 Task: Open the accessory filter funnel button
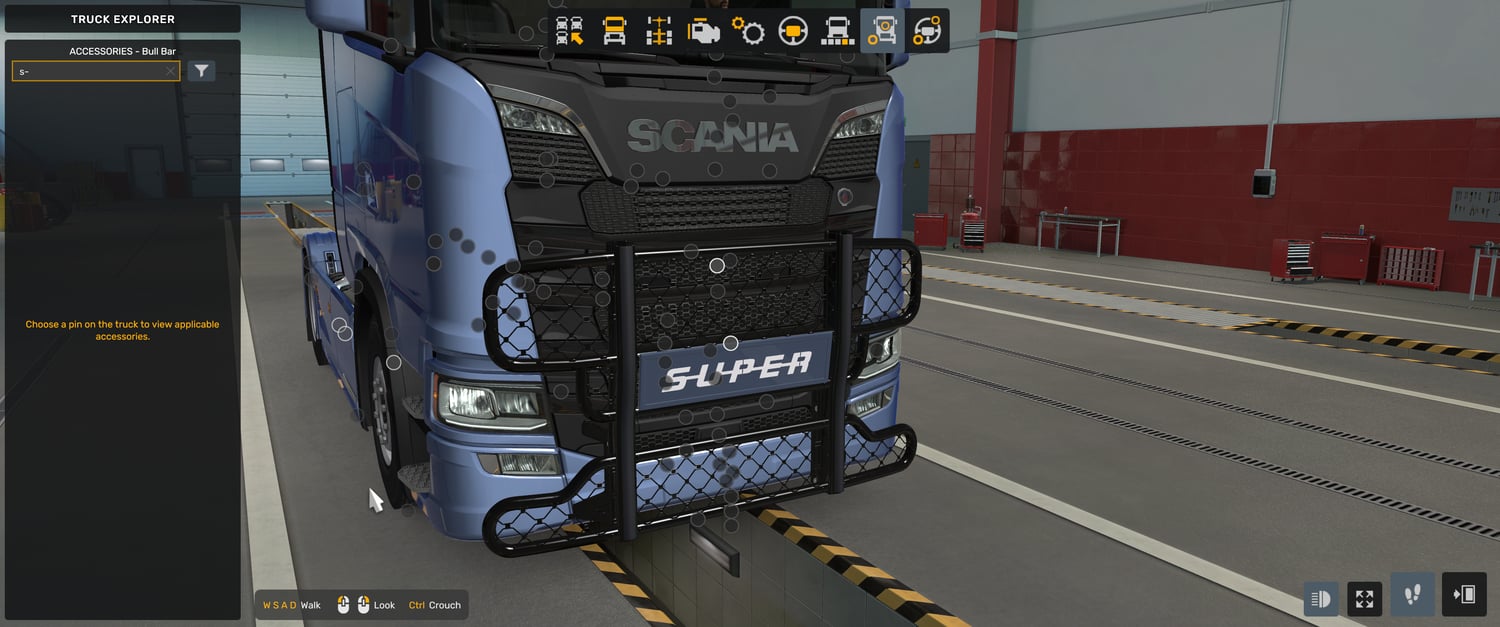(x=202, y=71)
